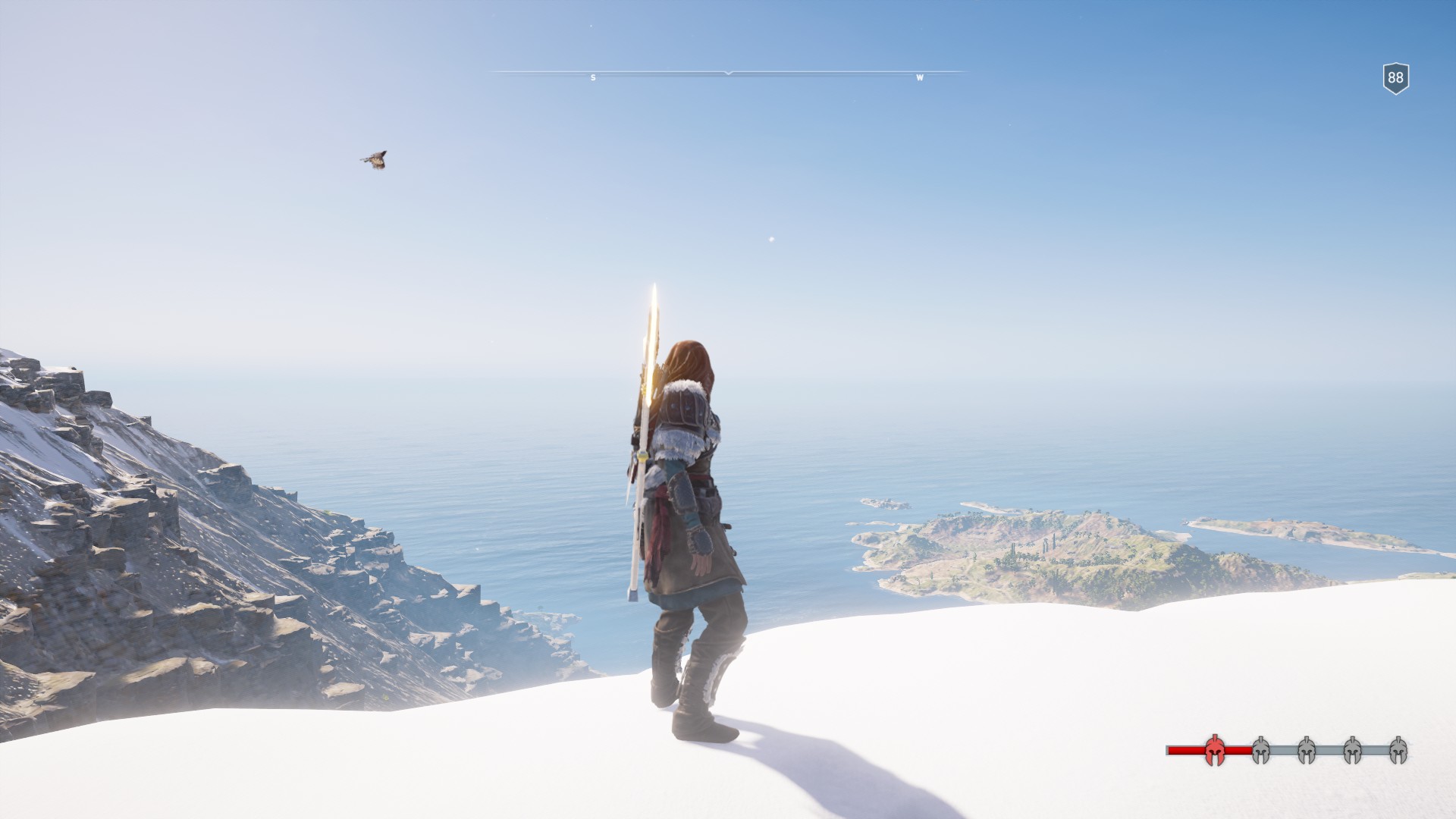Click the red mercenary helmet bounty icon
Screen dimensions: 1456x819
pyautogui.click(x=1214, y=750)
